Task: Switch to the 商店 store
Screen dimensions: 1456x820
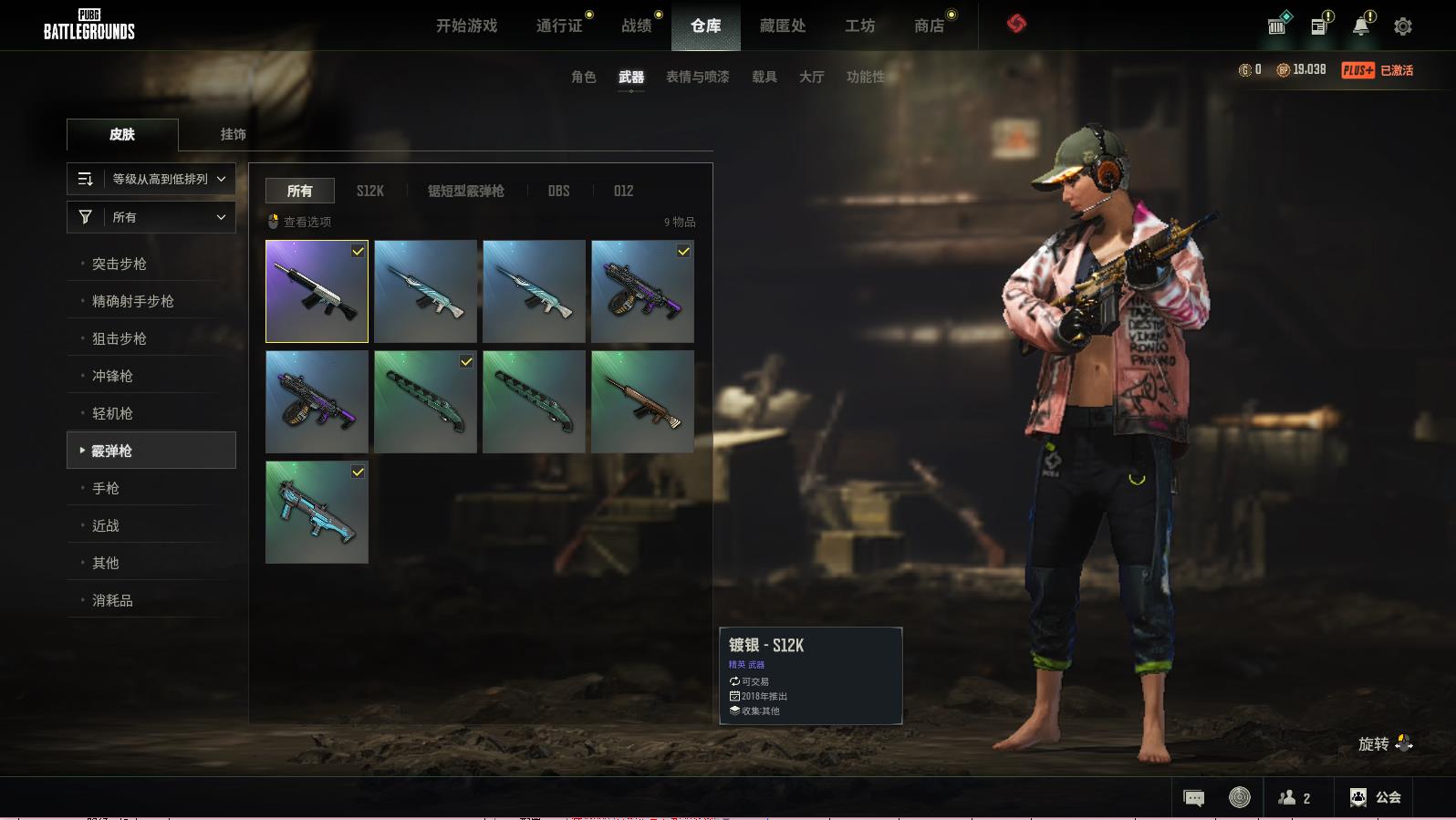Action: click(x=929, y=26)
